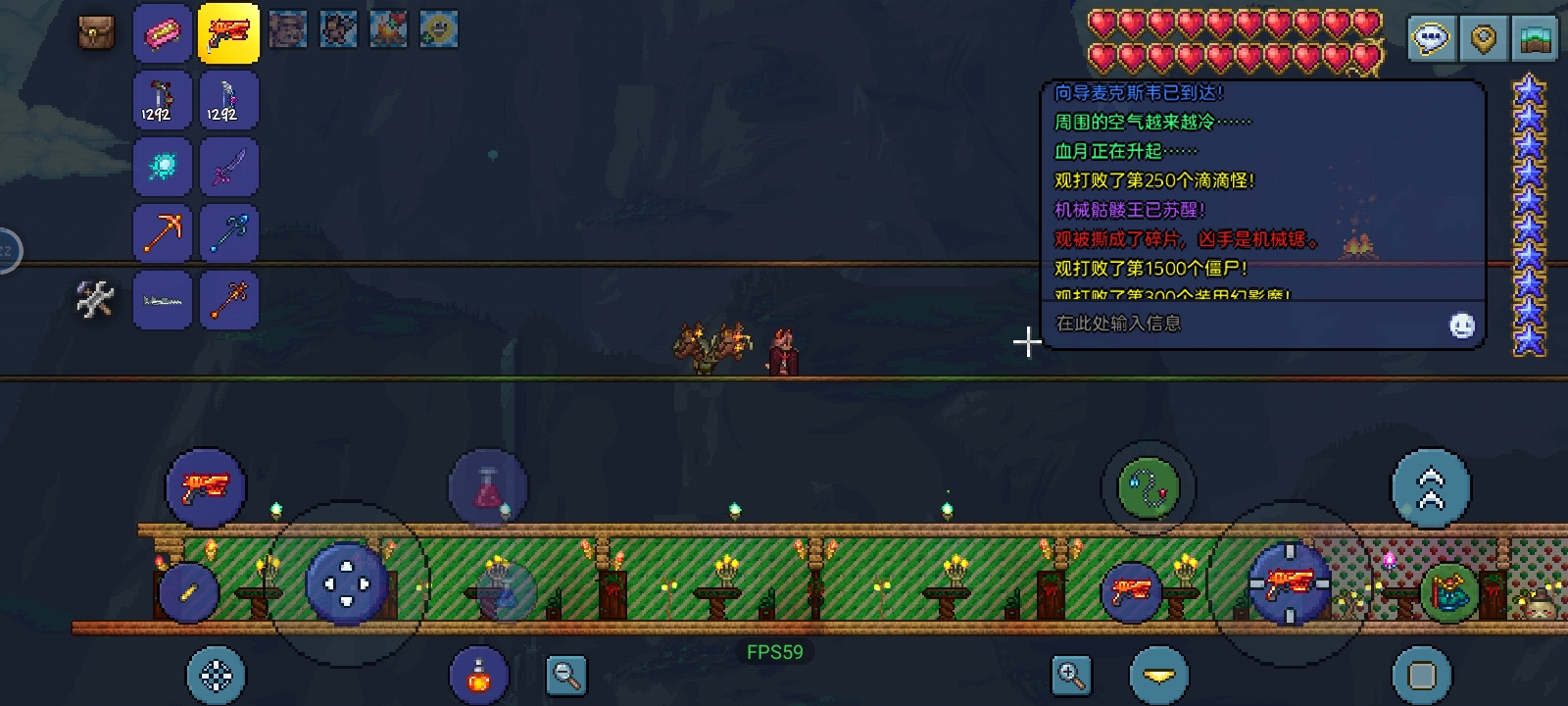Select the highlighted orange gun slot

(x=228, y=33)
